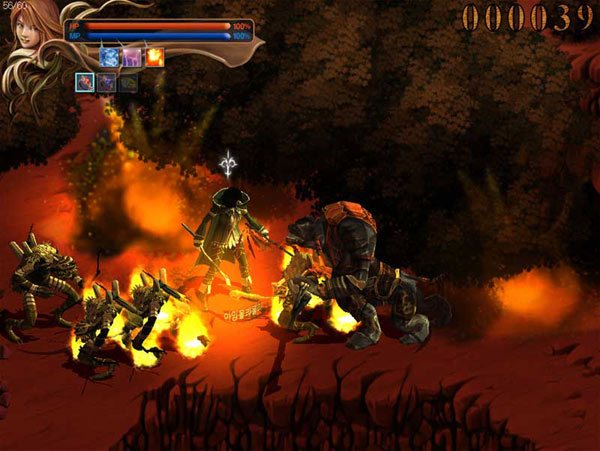This screenshot has height=451, width=600.
Task: Activate the orange fire skill icon
Action: click(155, 57)
